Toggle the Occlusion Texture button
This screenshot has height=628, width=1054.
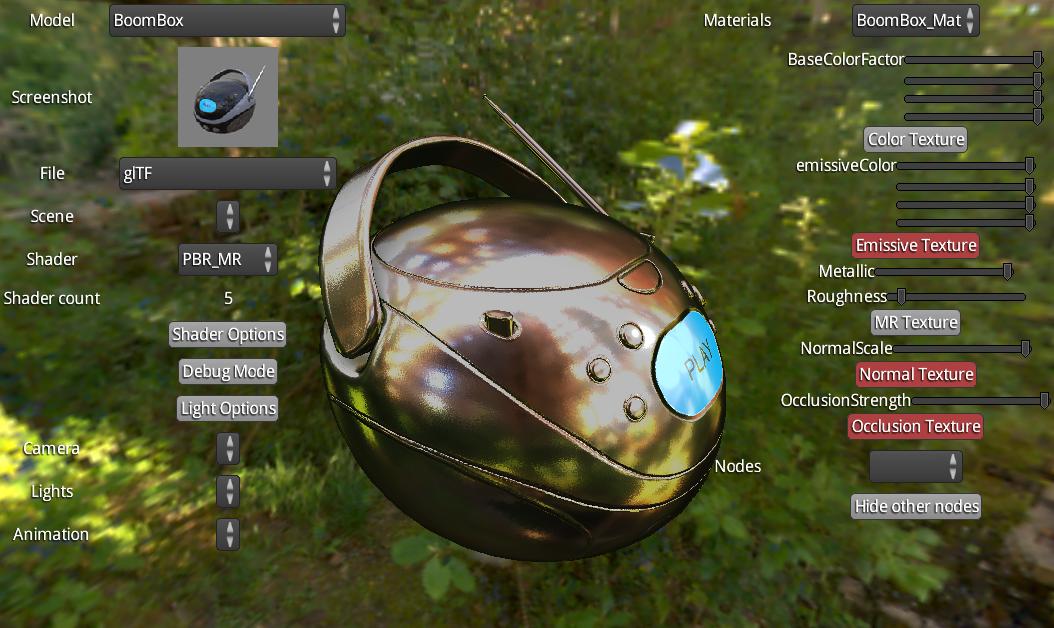(916, 426)
